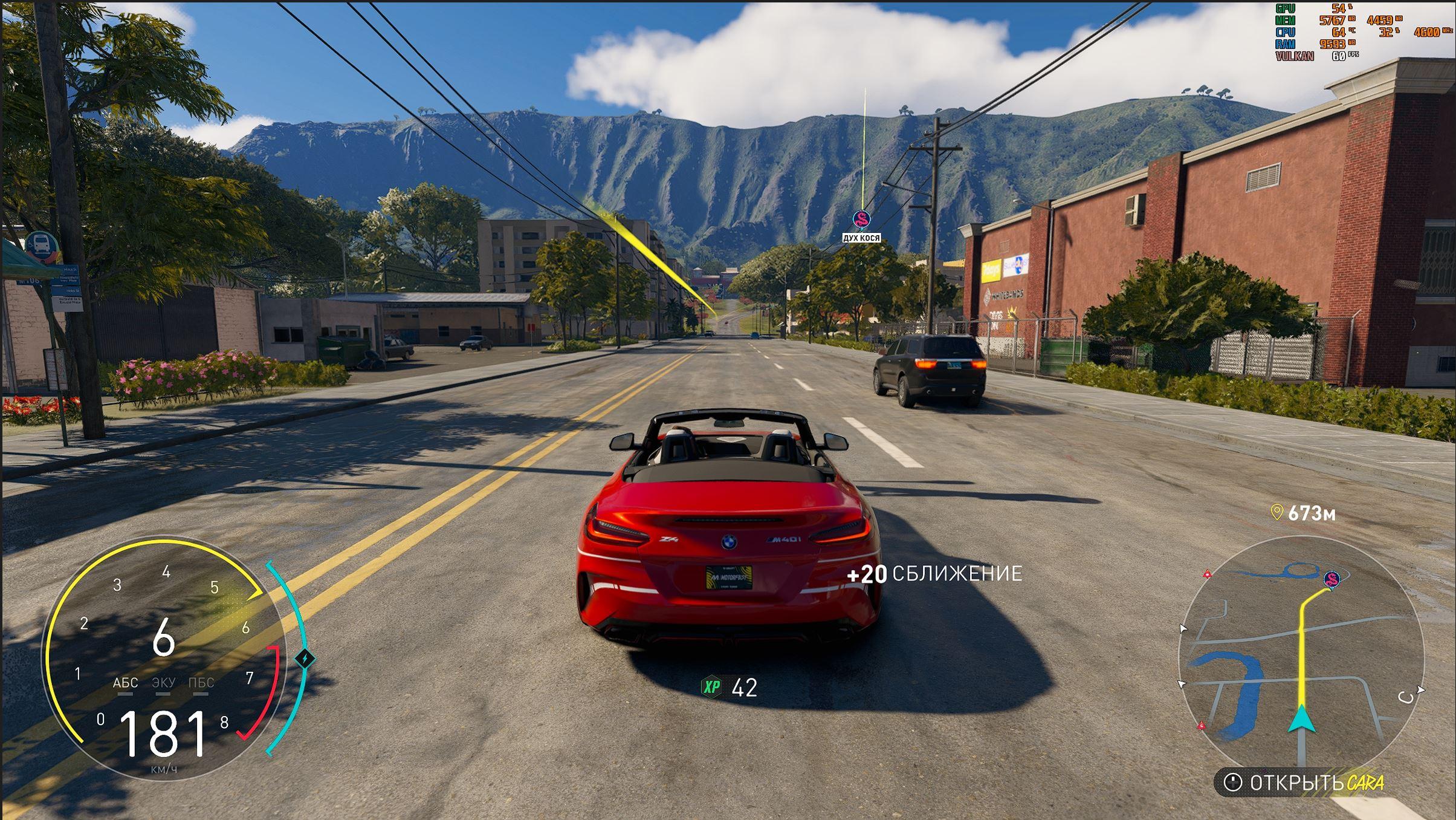This screenshot has width=1456, height=820.
Task: Select the pink destination marker on the minimap
Action: (1331, 579)
